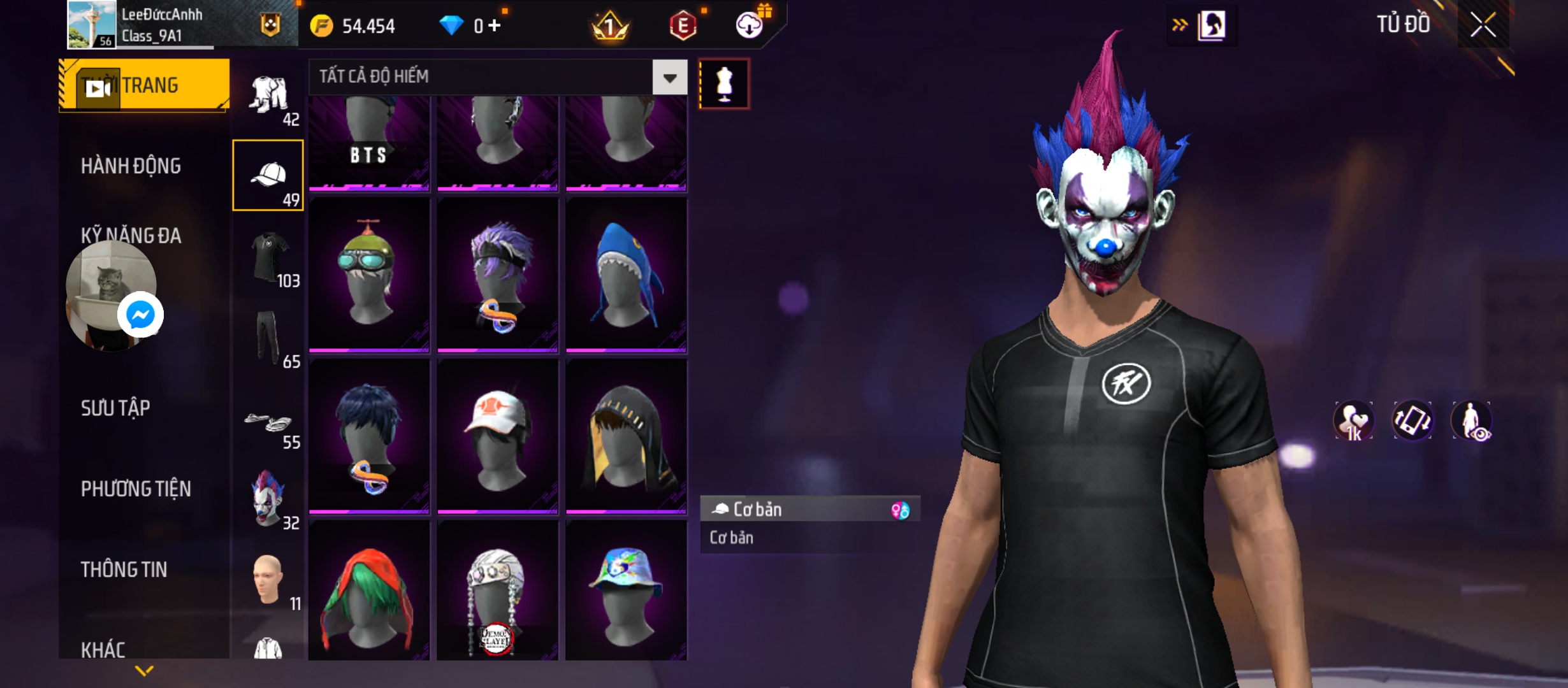Screen dimensions: 1568x688
Task: Select the blue shark hood item
Action: click(x=626, y=275)
